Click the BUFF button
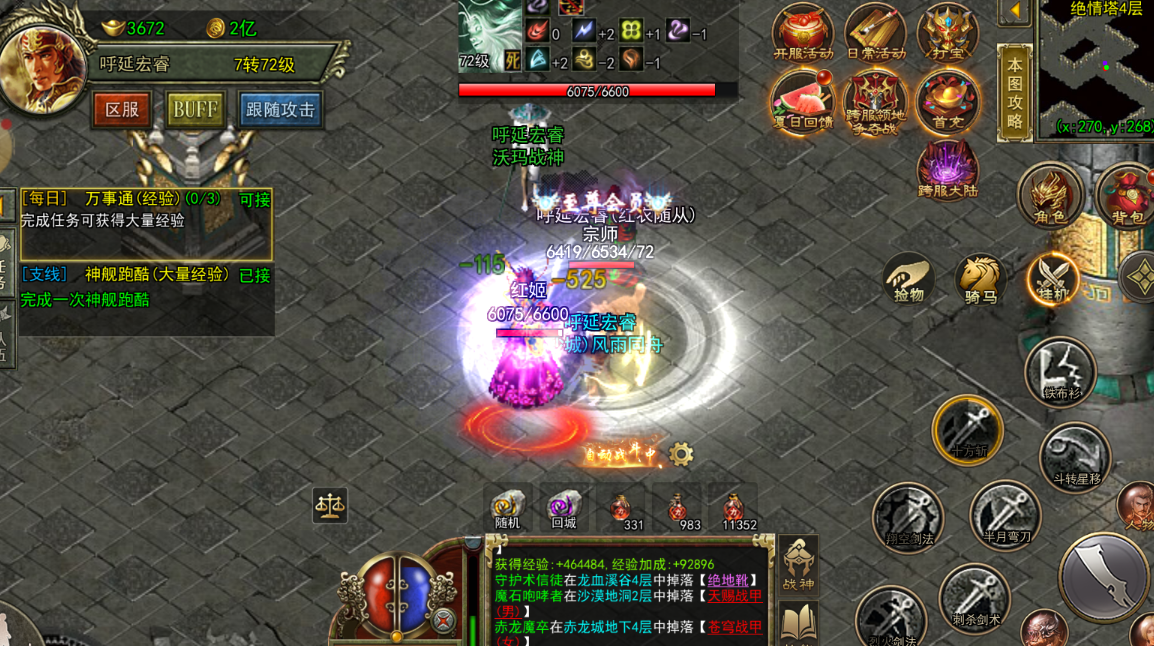1154x646 pixels. pyautogui.click(x=194, y=109)
